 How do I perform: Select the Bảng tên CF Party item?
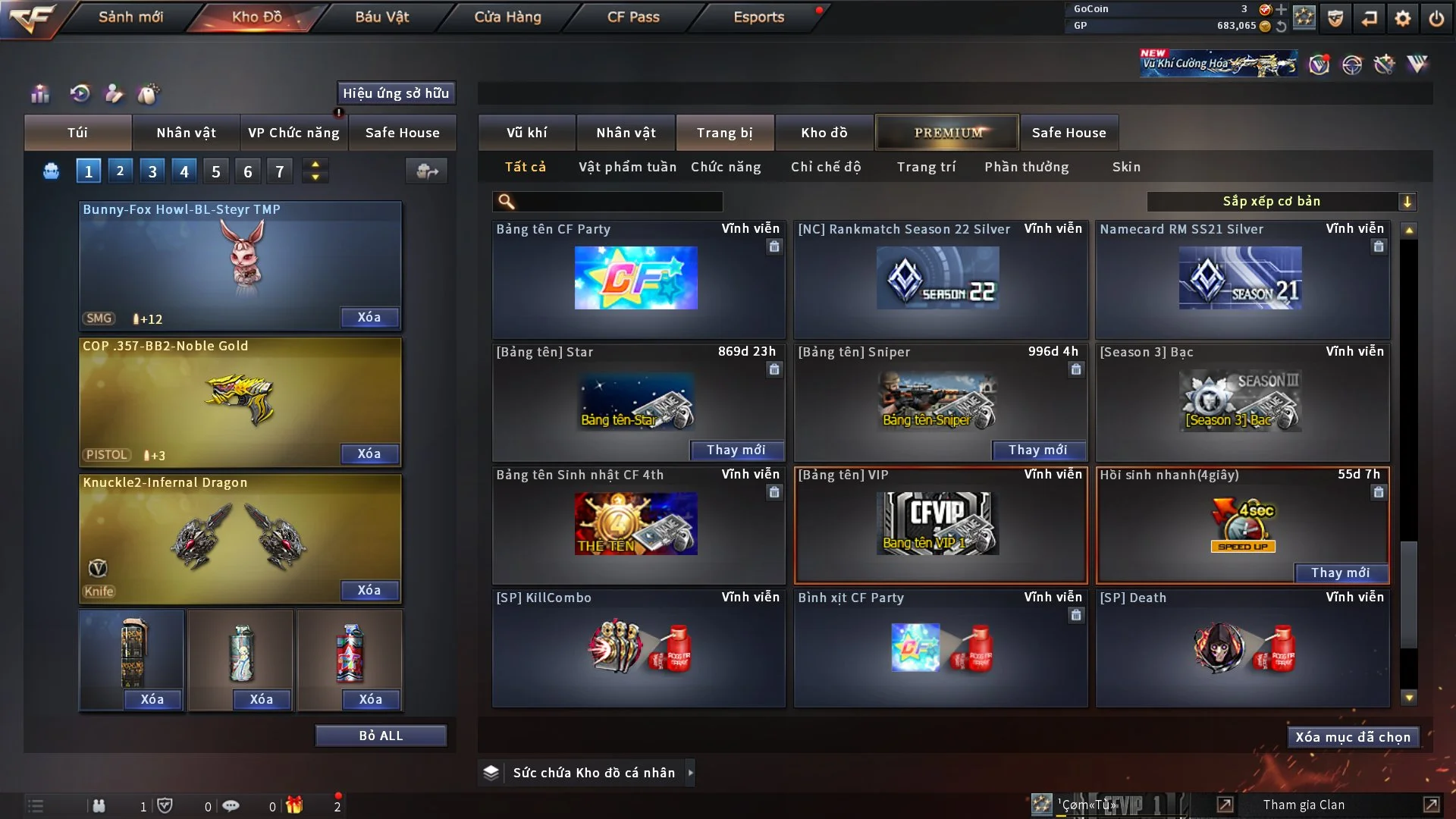[637, 278]
